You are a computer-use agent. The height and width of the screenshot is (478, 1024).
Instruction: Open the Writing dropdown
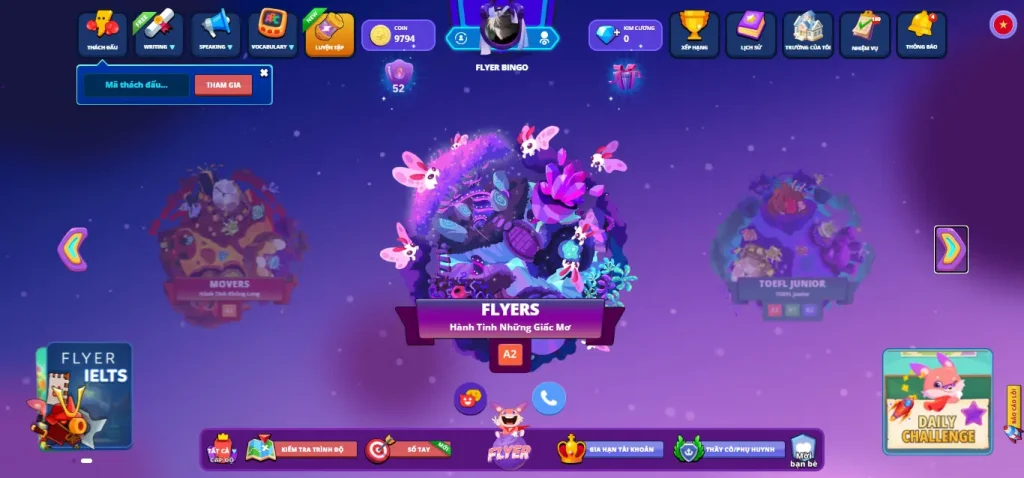pos(159,33)
